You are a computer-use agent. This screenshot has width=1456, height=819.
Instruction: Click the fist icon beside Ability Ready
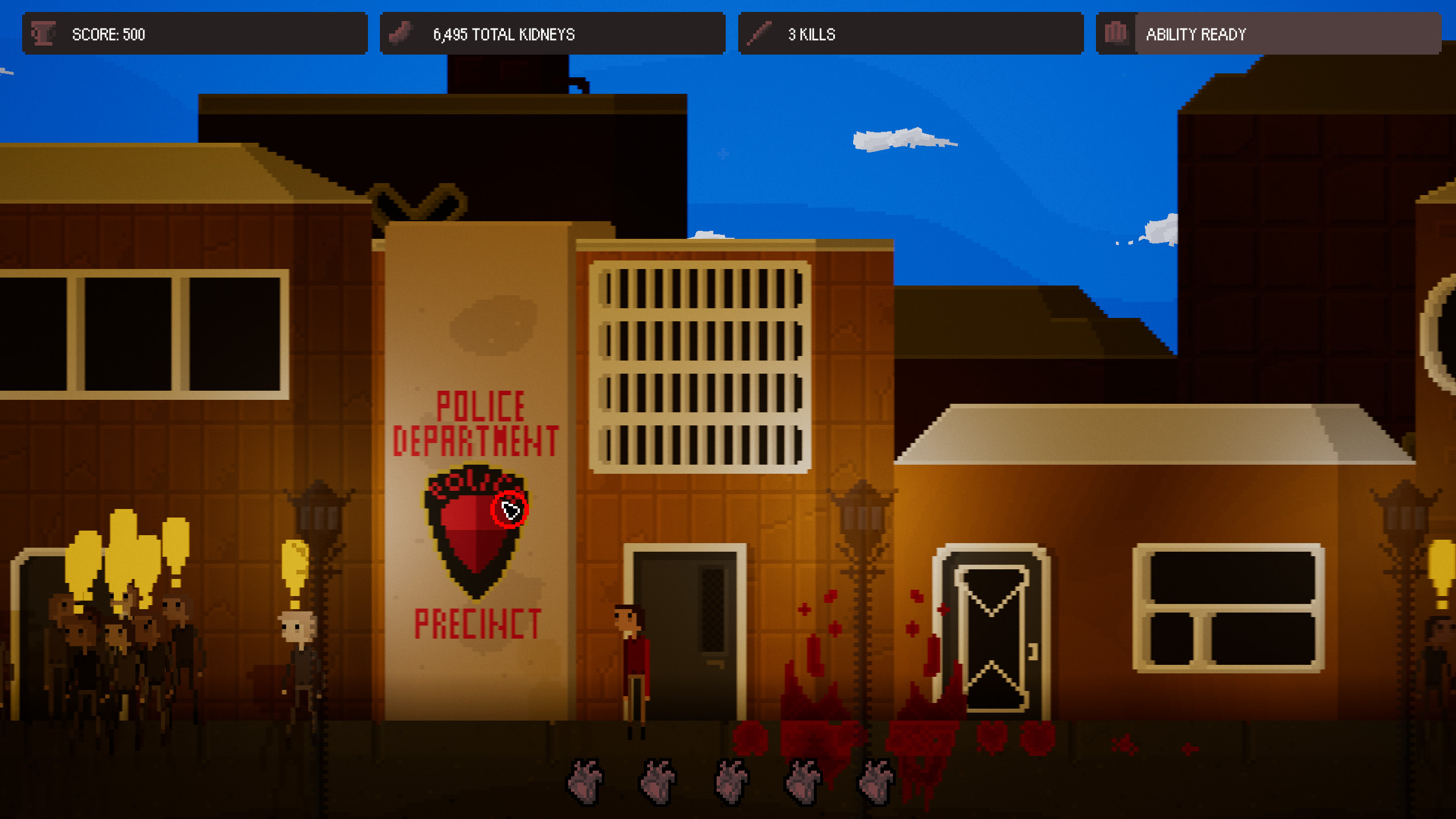click(1116, 34)
